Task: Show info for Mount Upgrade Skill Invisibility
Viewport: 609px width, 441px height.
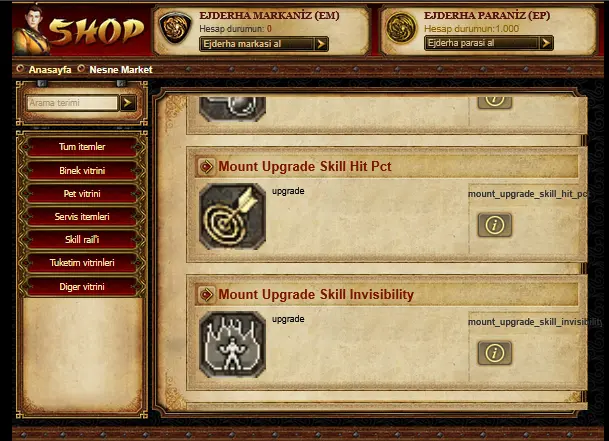Action: tap(494, 352)
